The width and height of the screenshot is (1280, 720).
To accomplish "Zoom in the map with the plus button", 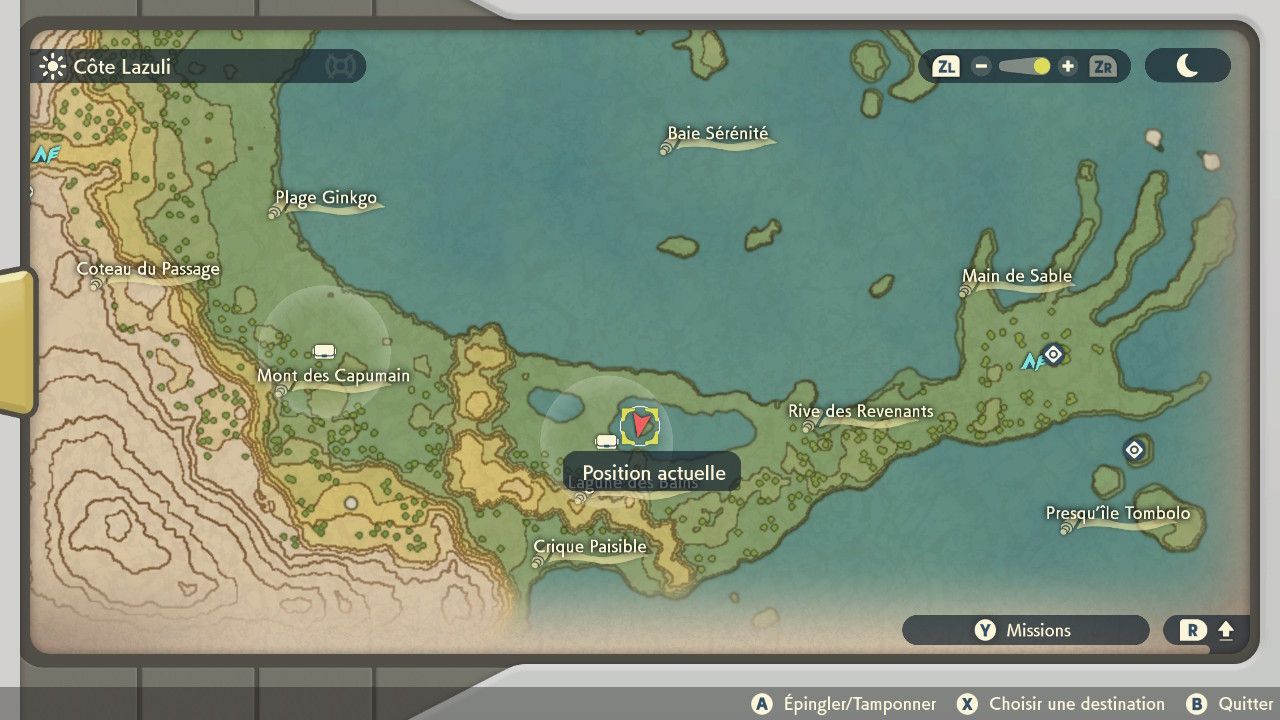I will coord(1068,67).
